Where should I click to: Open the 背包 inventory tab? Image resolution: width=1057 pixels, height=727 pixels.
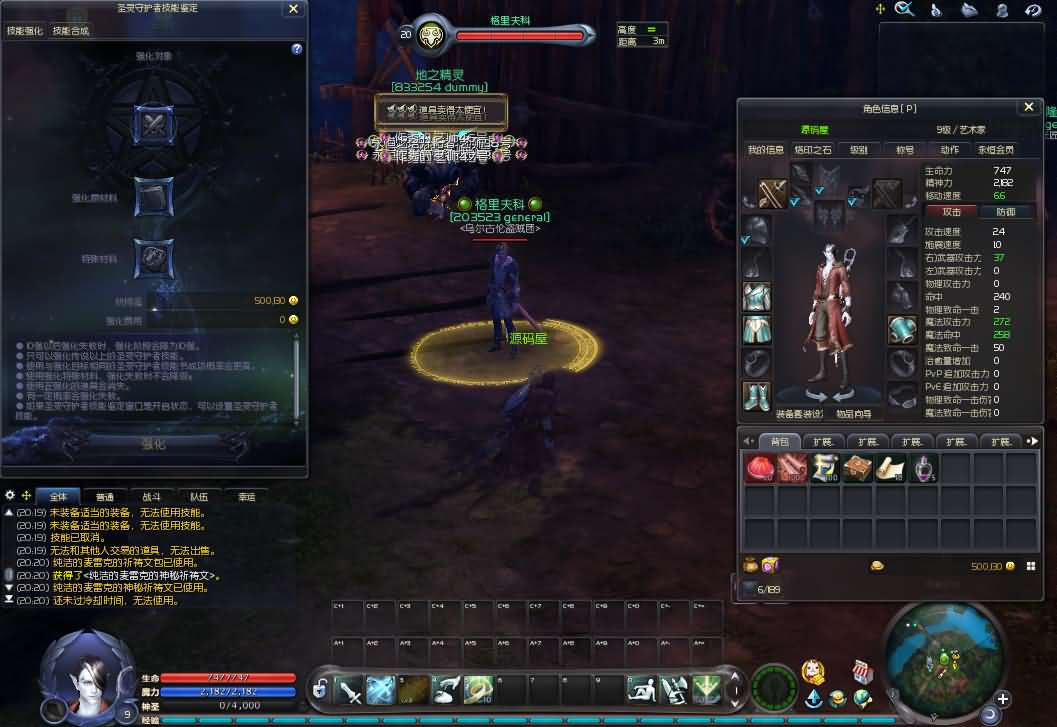point(780,441)
